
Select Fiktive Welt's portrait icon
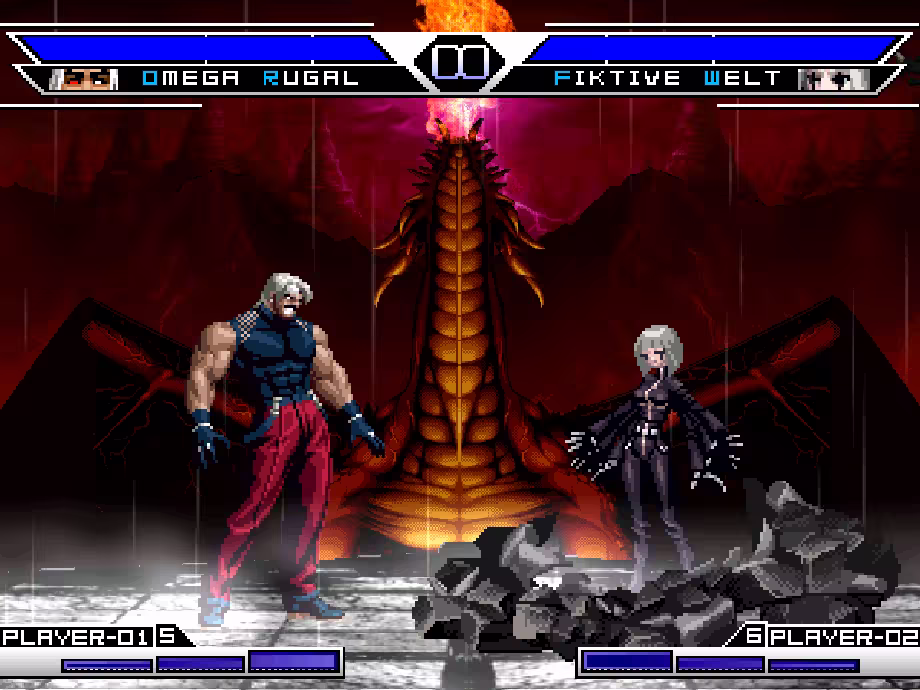[833, 79]
